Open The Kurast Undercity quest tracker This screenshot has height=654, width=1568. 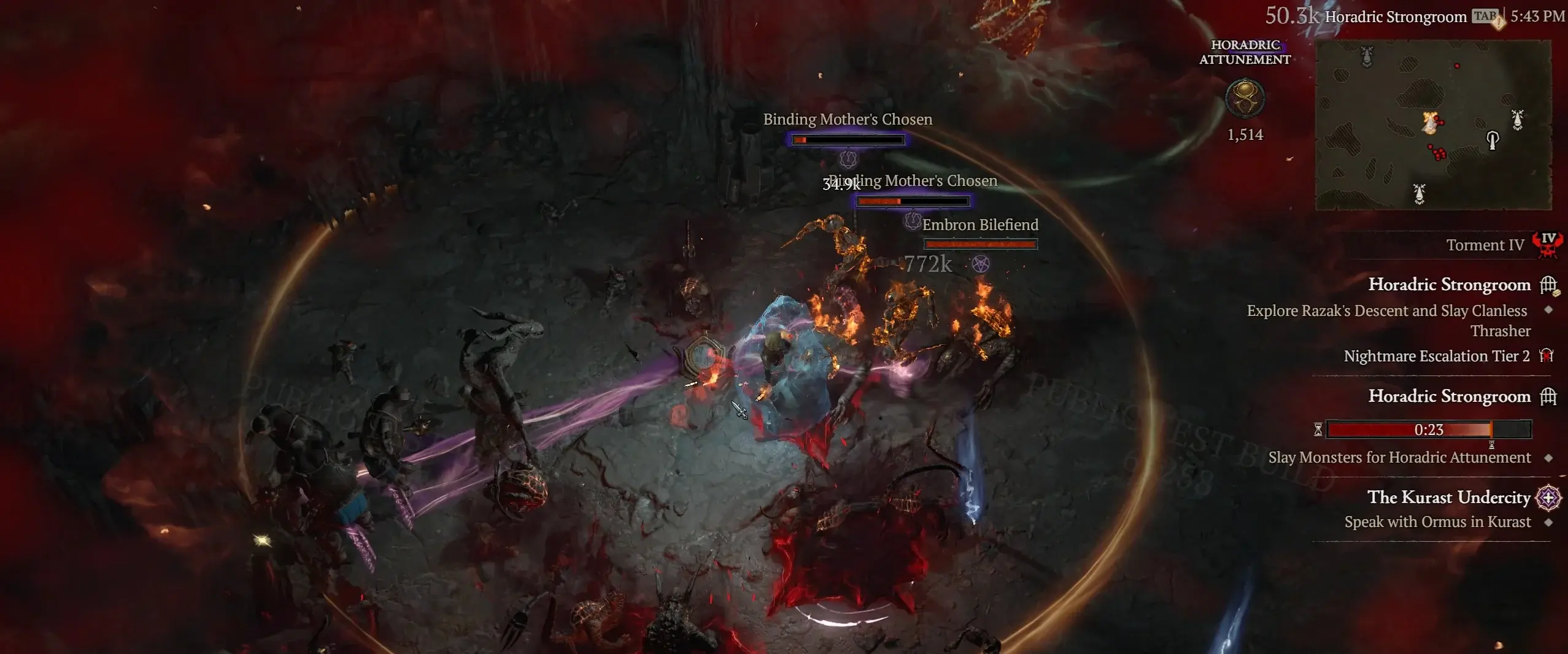click(1448, 497)
